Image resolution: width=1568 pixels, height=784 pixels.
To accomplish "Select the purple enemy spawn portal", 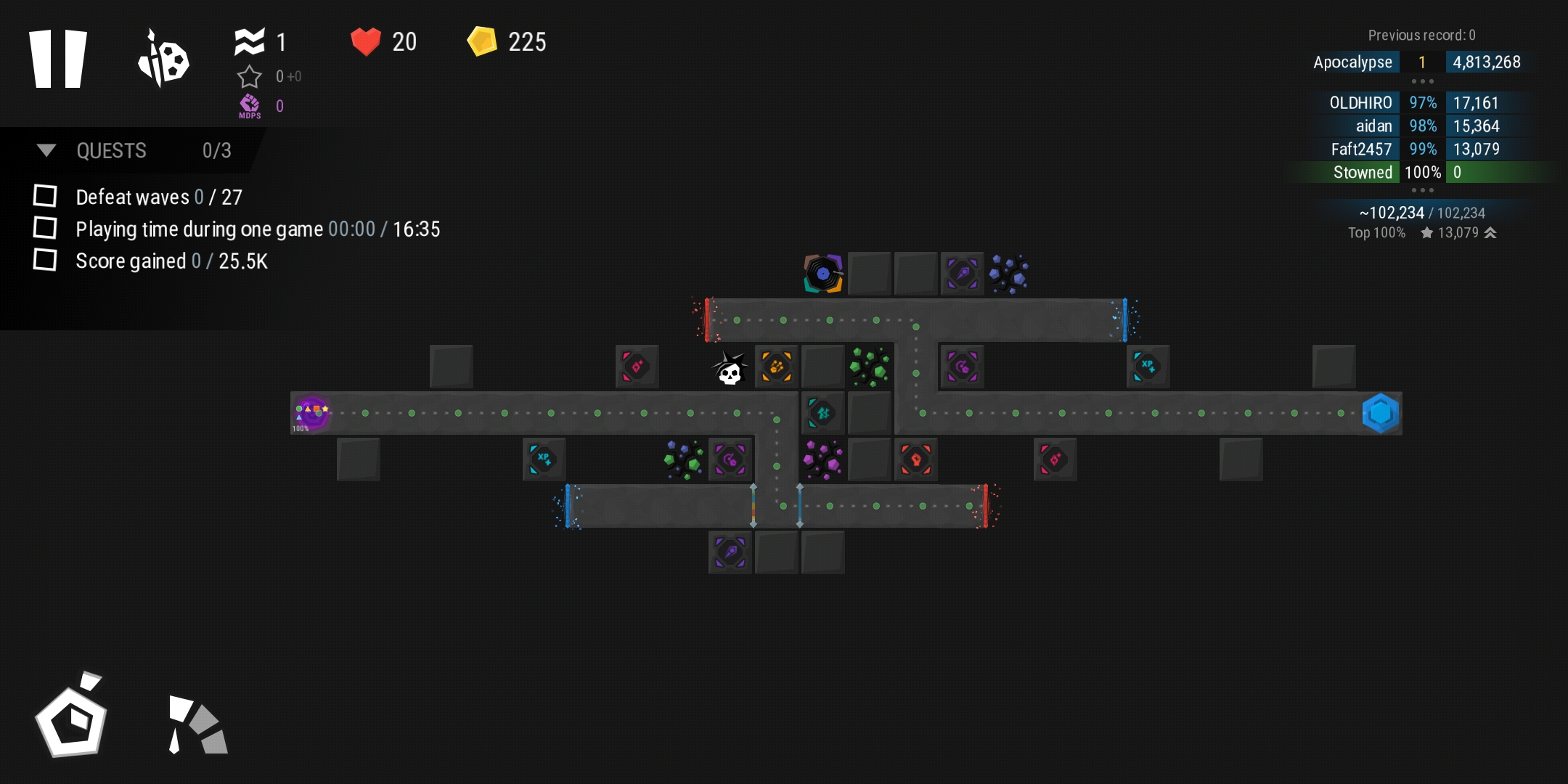I will click(312, 412).
